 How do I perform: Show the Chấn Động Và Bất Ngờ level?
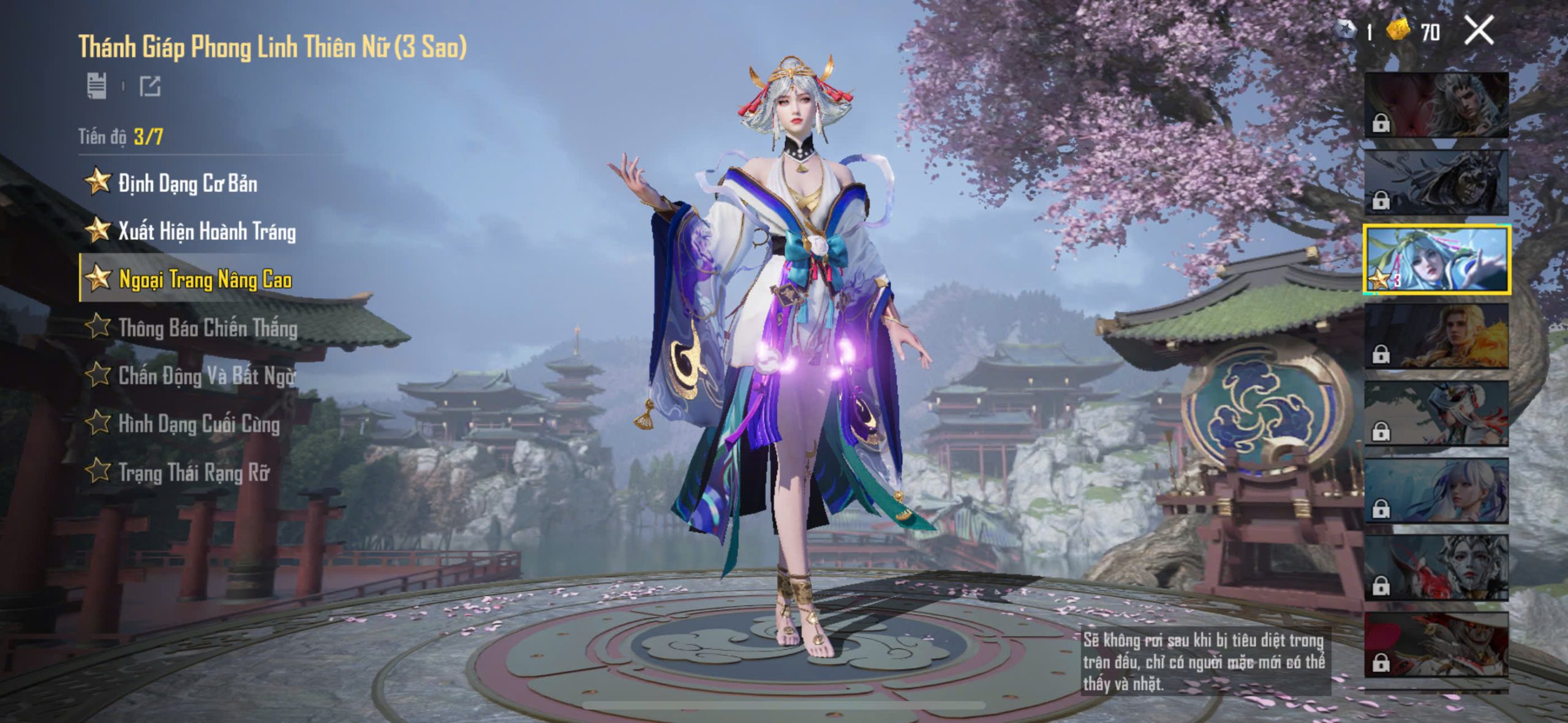click(206, 375)
